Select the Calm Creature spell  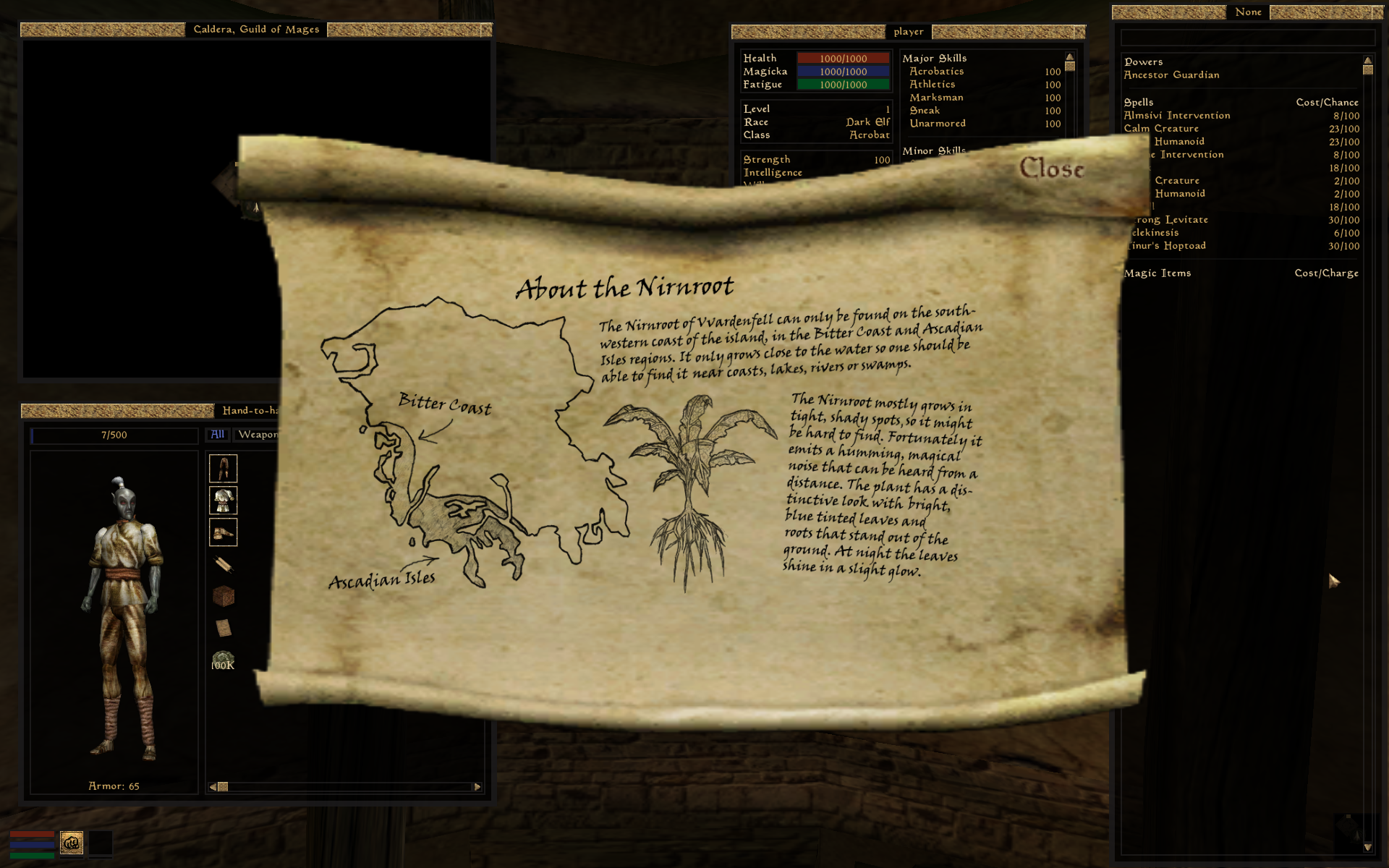tap(1161, 129)
